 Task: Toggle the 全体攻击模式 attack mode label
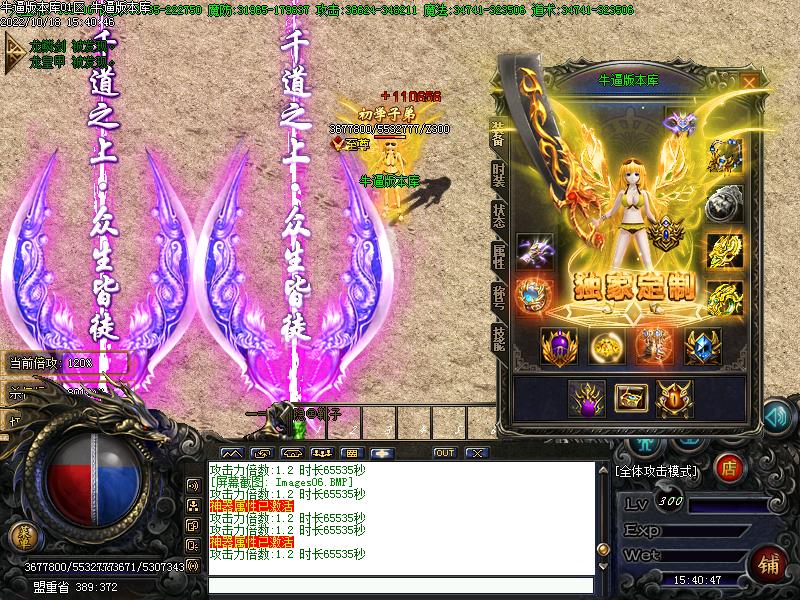tap(657, 468)
